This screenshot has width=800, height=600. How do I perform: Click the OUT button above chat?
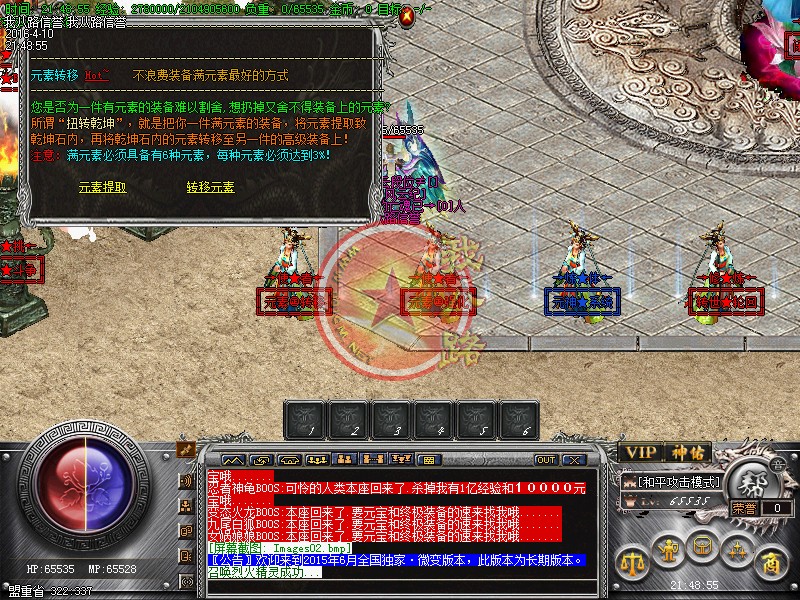click(546, 460)
